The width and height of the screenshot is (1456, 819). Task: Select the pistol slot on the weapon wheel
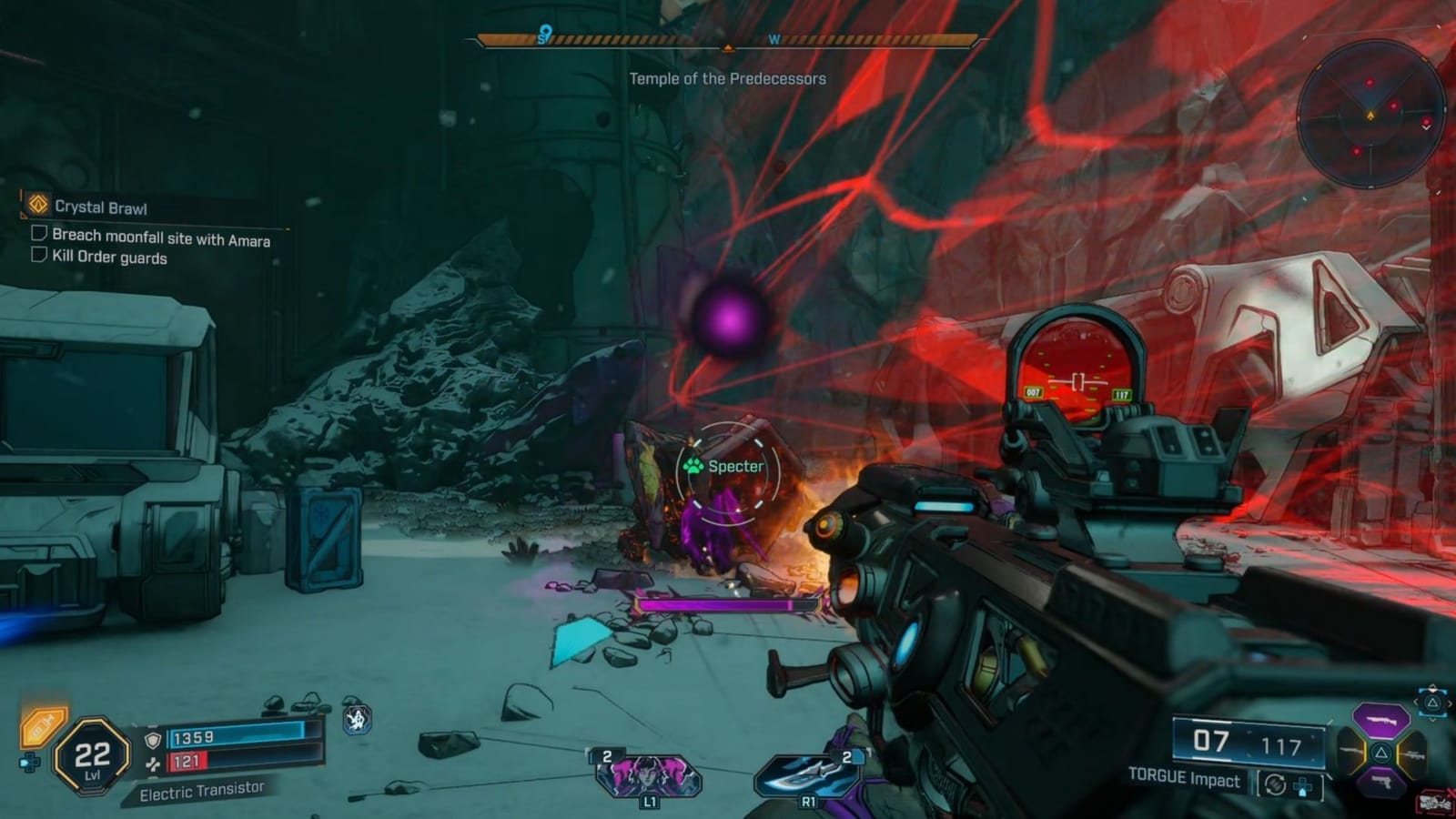click(x=1382, y=781)
